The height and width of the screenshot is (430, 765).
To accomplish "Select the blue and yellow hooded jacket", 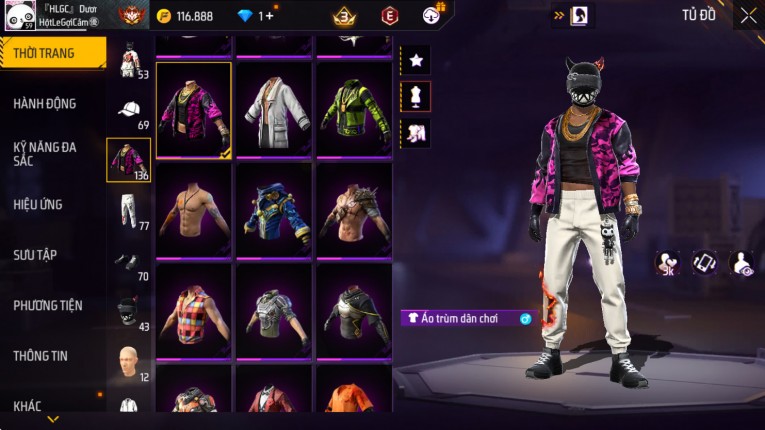I will (x=273, y=209).
